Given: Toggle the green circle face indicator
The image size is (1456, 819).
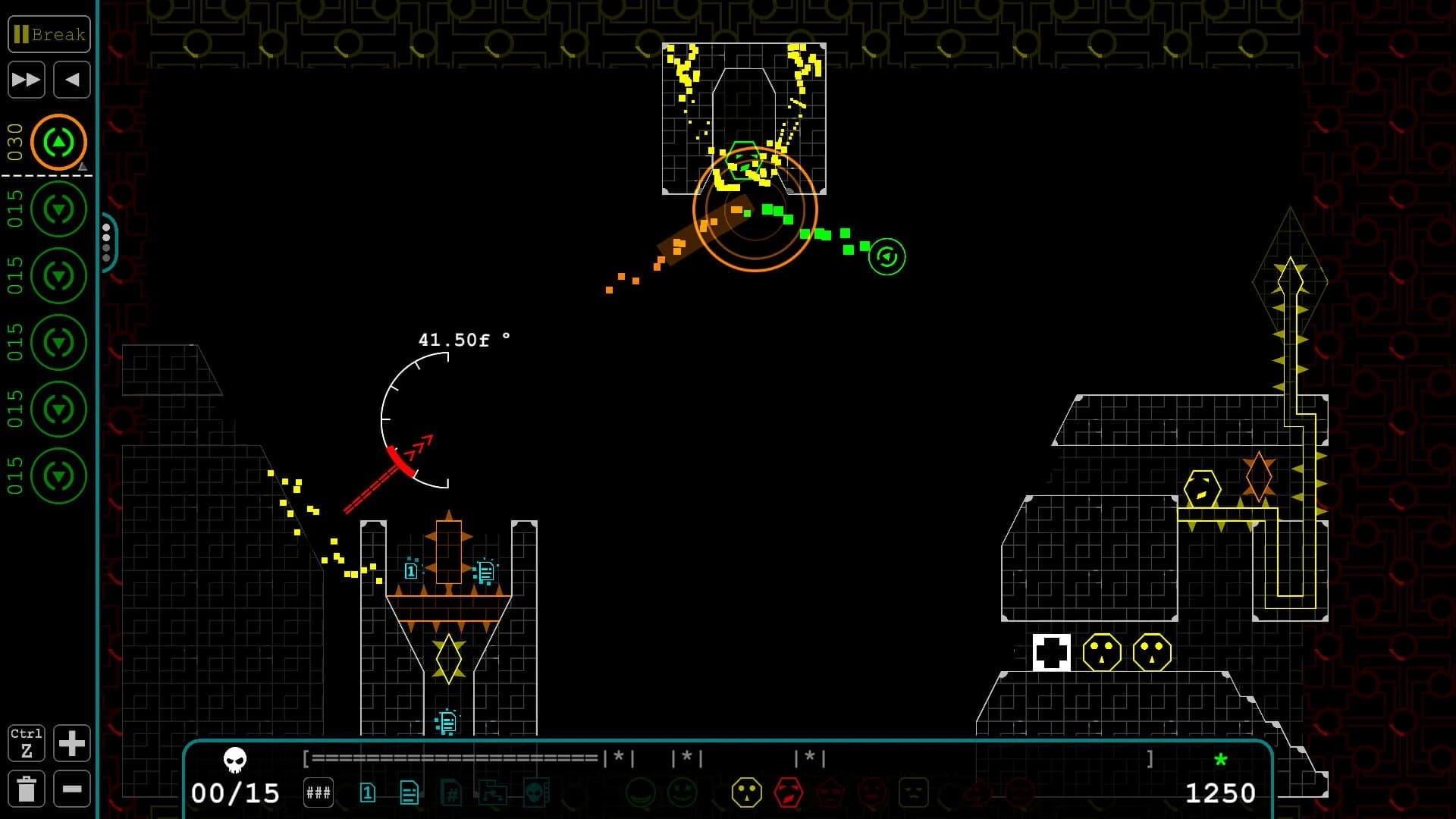Looking at the screenshot, I should pyautogui.click(x=640, y=792).
